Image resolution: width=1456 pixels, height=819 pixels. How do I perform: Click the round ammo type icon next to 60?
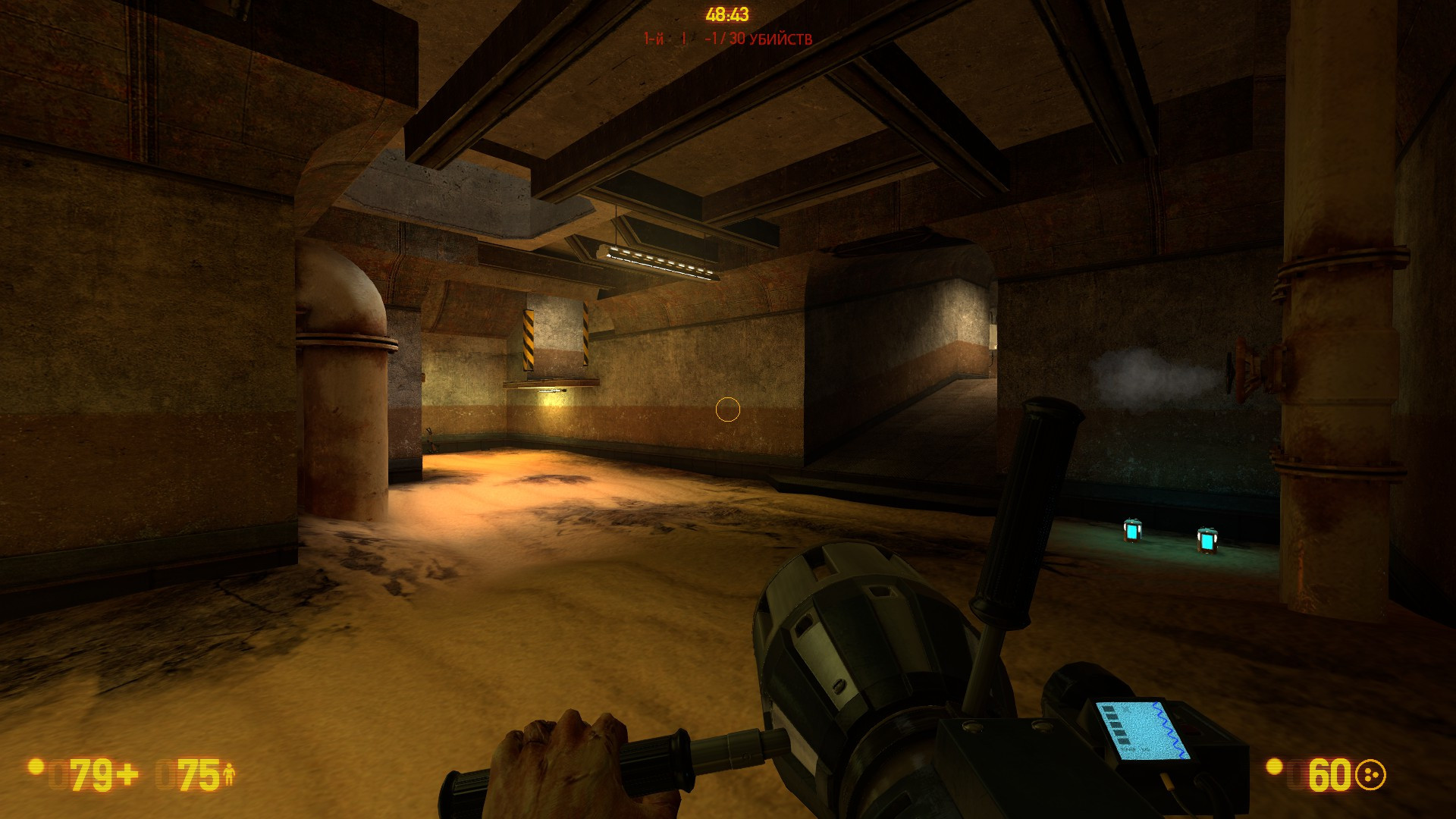point(1370,773)
